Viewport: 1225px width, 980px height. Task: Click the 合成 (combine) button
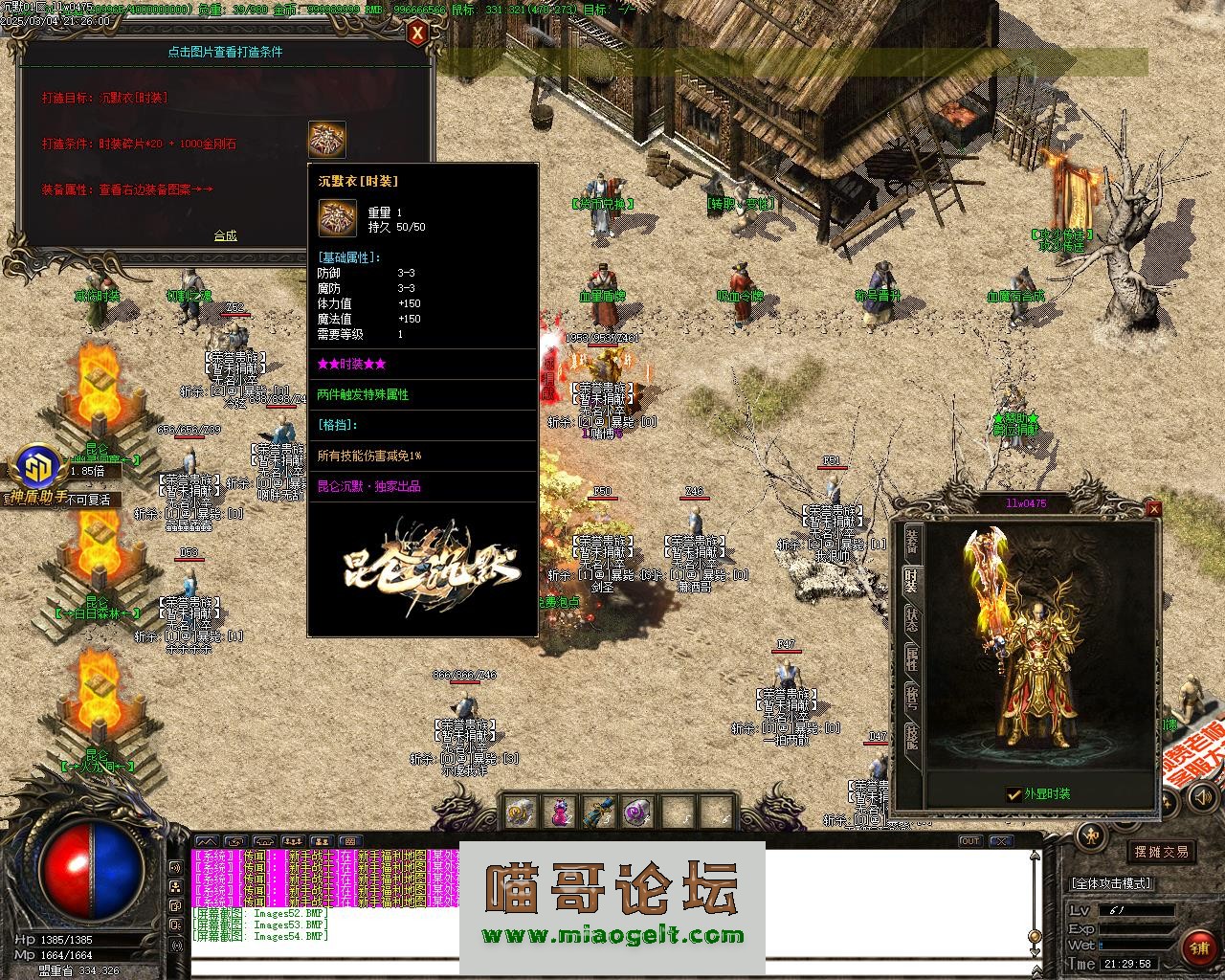[x=225, y=235]
